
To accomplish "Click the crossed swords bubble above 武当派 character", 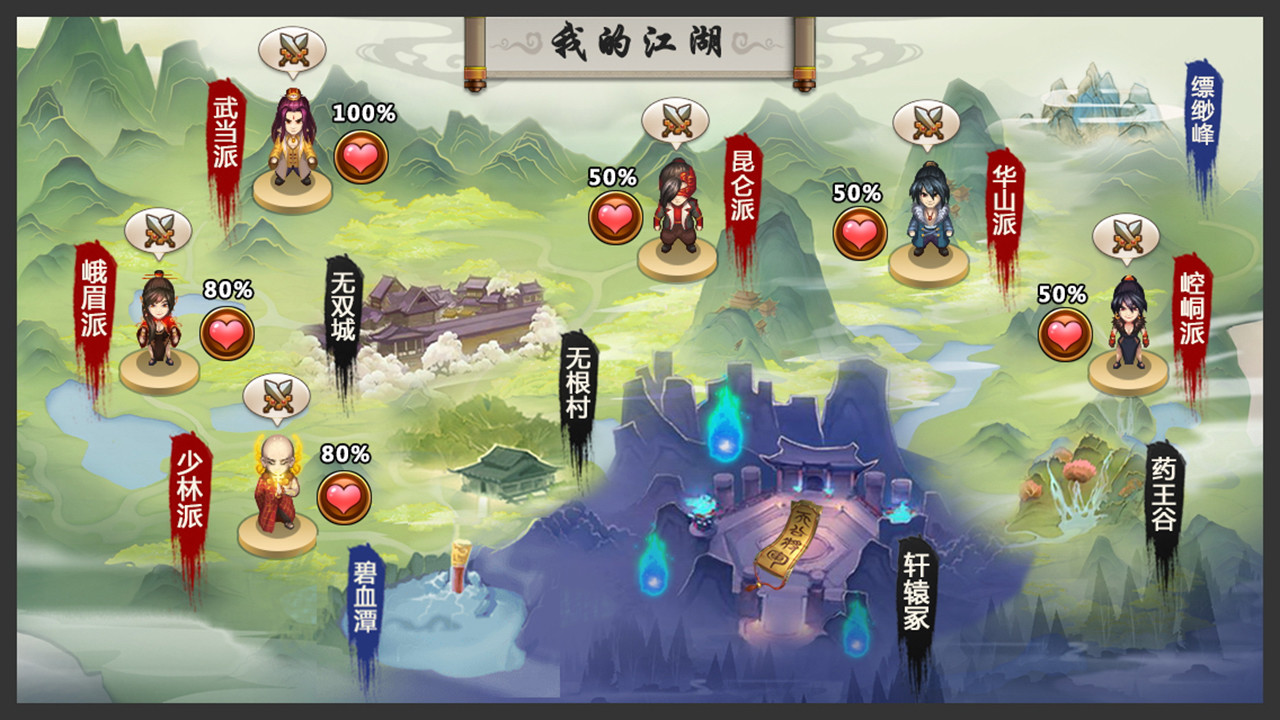I will tap(292, 48).
